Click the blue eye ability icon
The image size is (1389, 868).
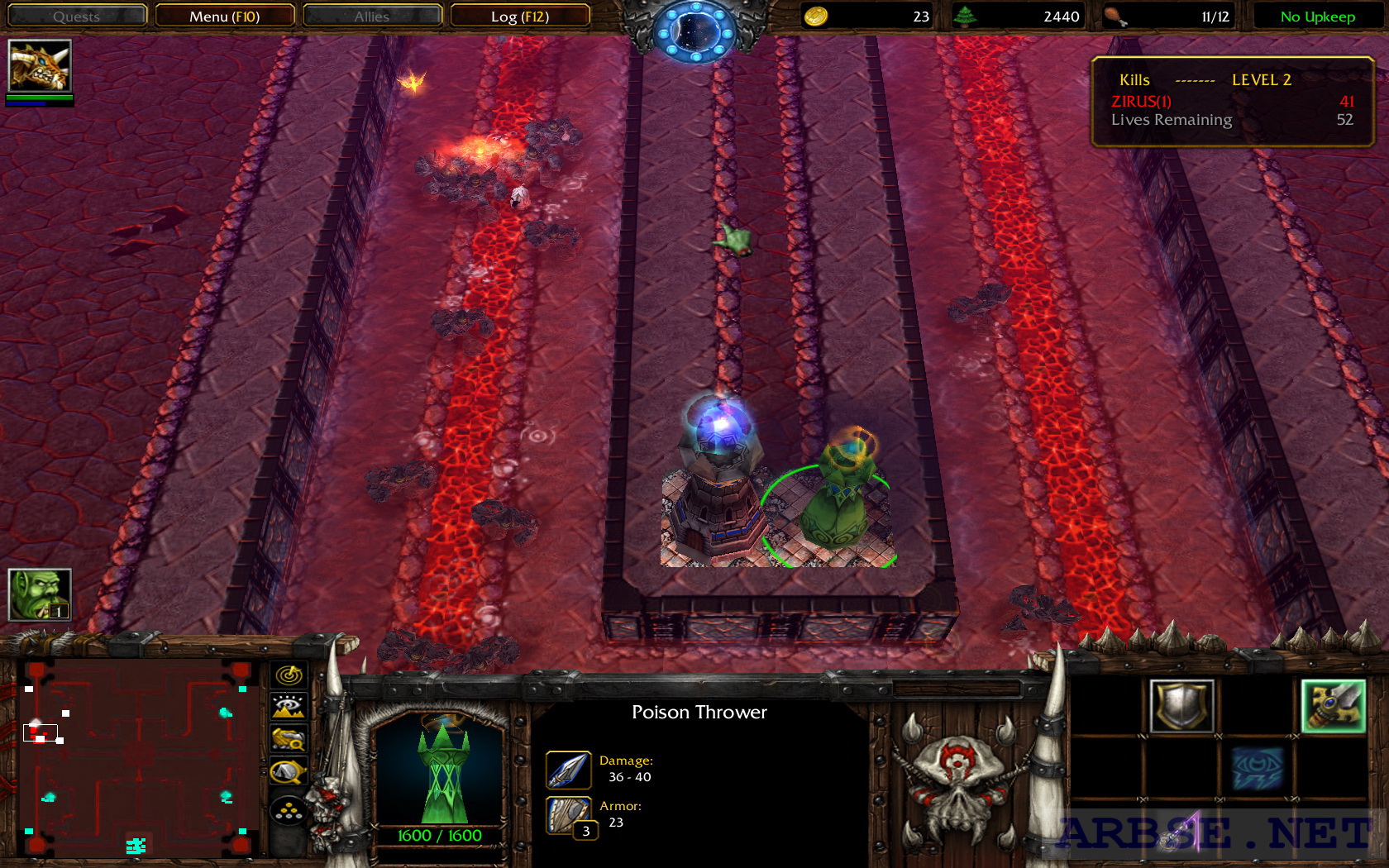[1258, 769]
